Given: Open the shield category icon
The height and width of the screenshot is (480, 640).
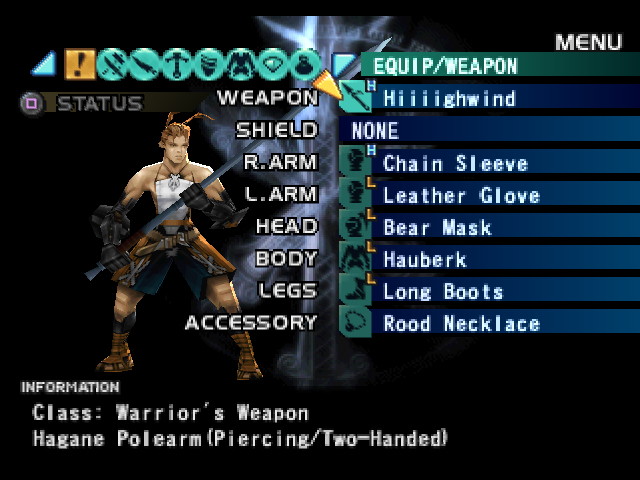Looking at the screenshot, I should click(x=208, y=64).
